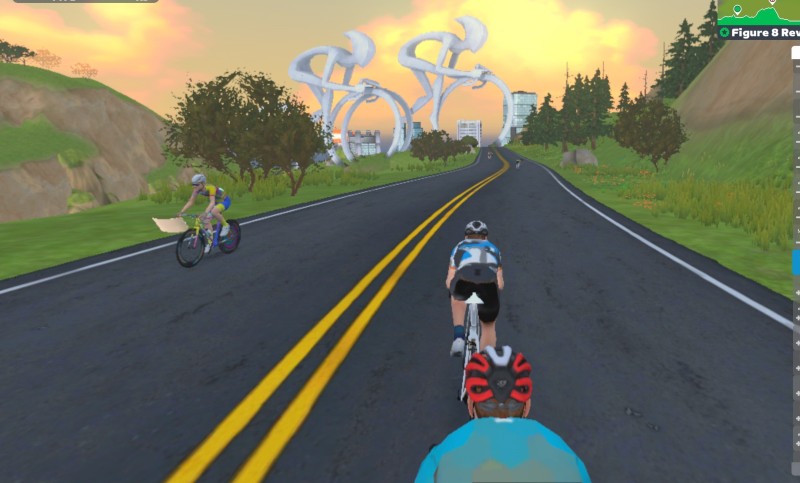Select the highlighted blue row in nearby riders list
Screen dimensions: 800x483
coord(796,262)
